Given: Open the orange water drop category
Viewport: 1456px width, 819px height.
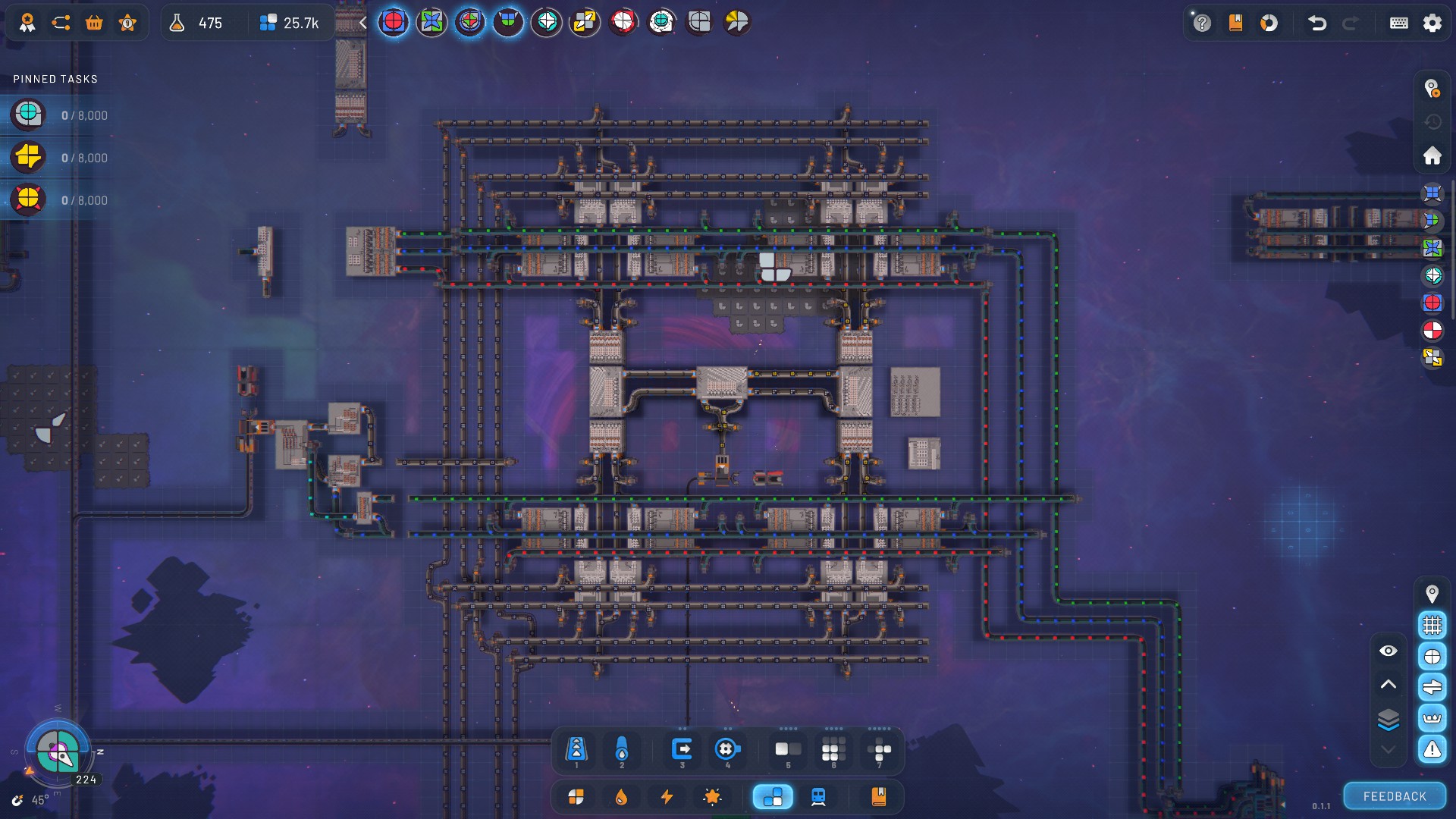Looking at the screenshot, I should coord(621,797).
